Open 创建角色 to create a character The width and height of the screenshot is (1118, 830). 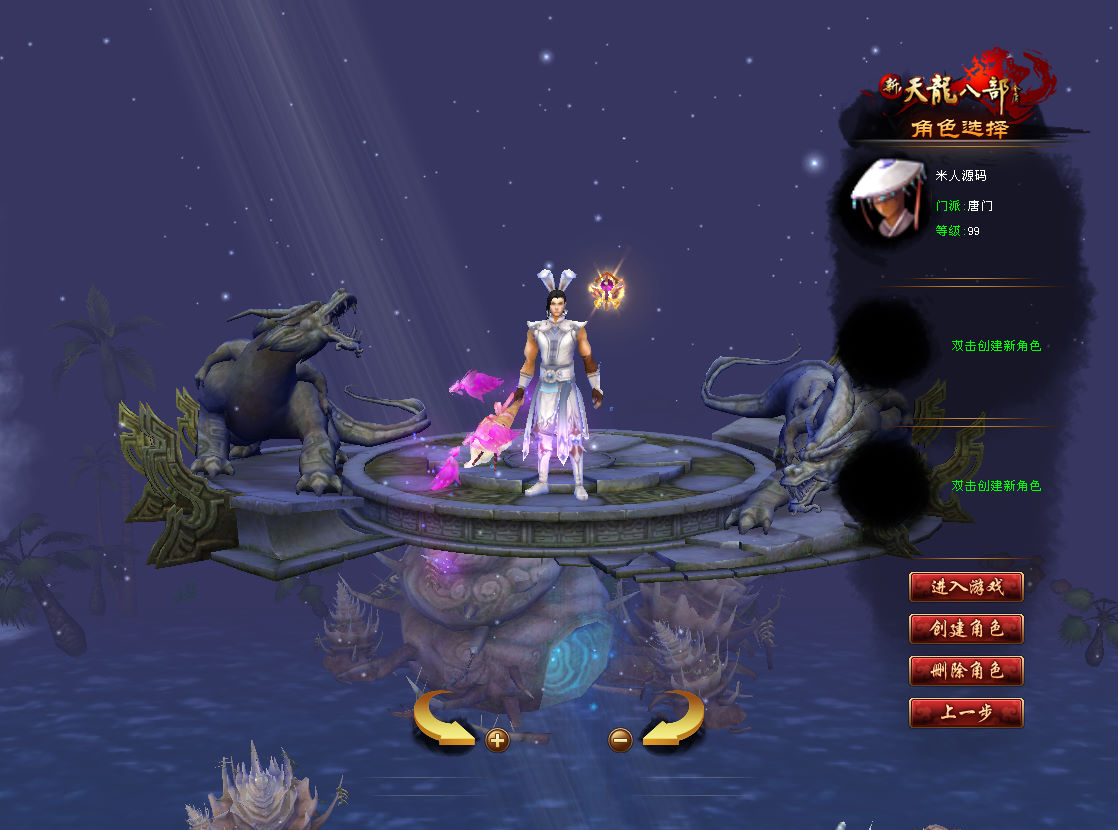tap(966, 629)
